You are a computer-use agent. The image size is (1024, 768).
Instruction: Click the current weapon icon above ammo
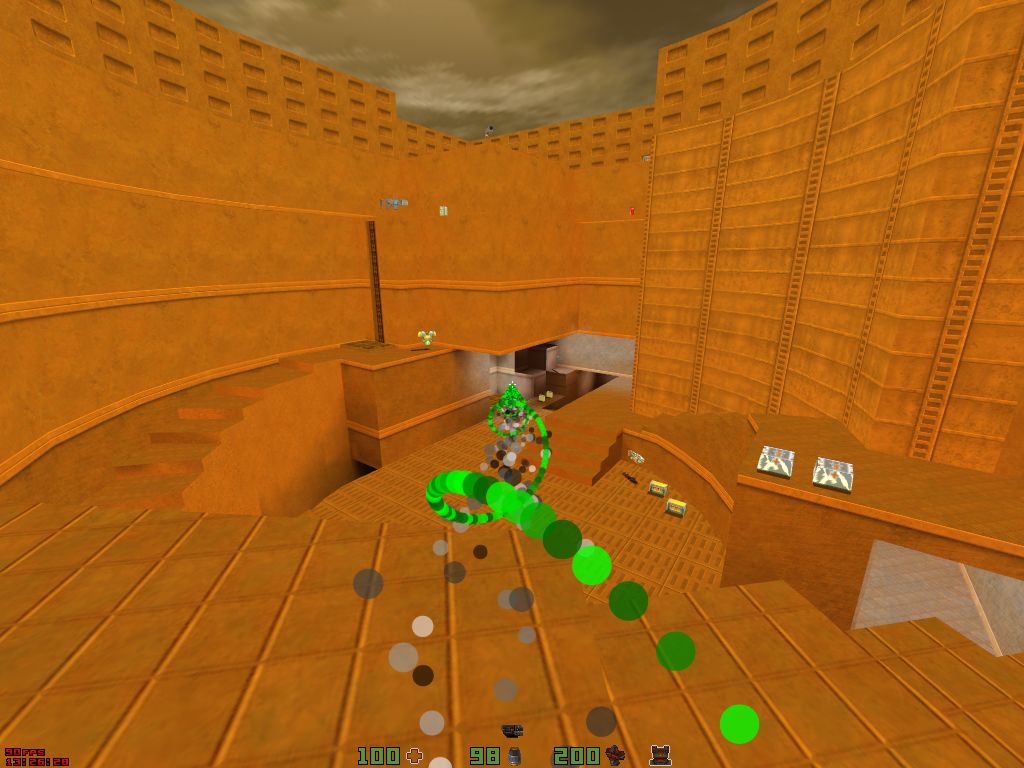point(512,732)
